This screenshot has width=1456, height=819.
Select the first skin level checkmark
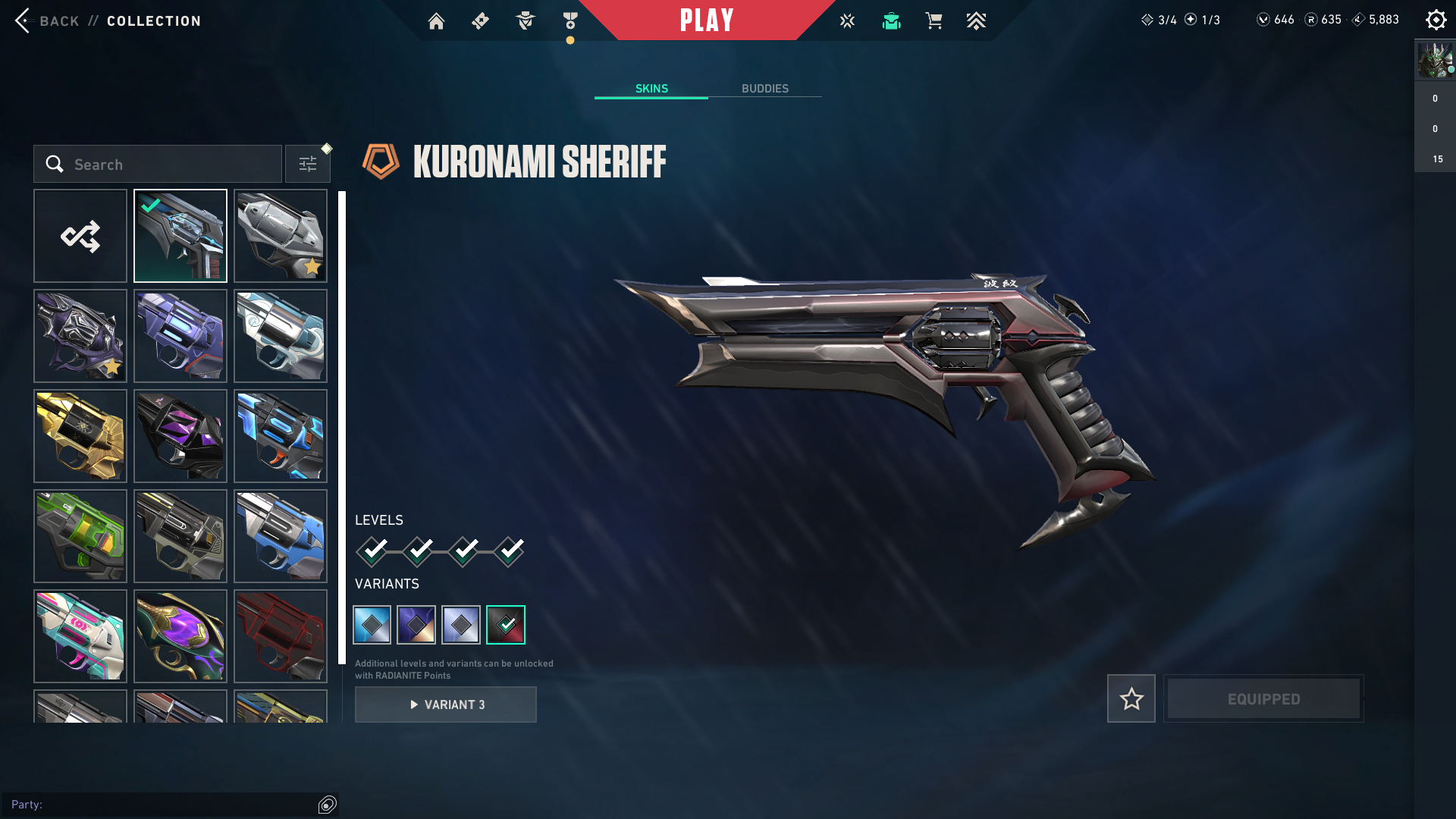pos(373,551)
